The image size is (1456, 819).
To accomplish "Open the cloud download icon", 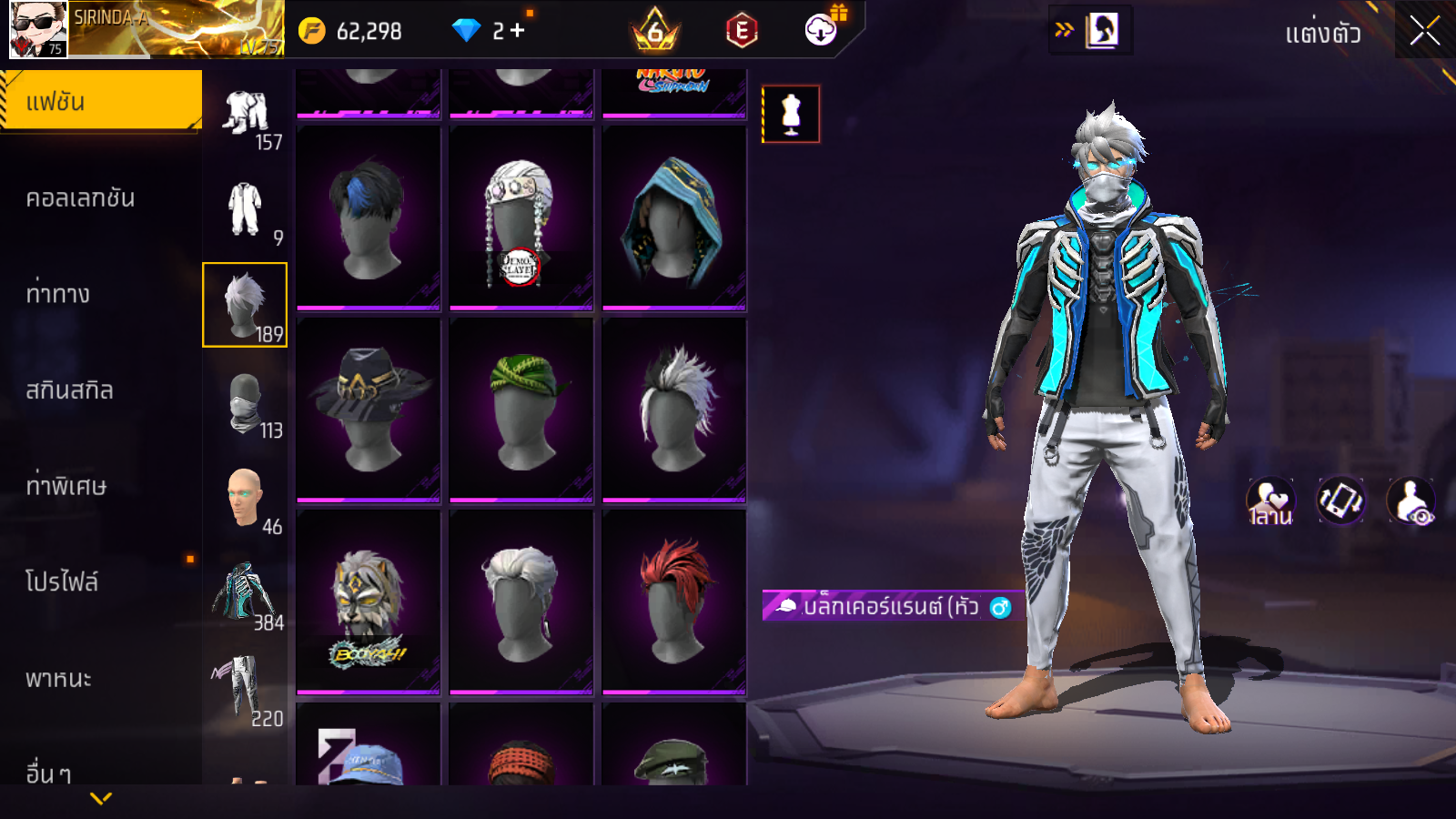I will pos(821,30).
